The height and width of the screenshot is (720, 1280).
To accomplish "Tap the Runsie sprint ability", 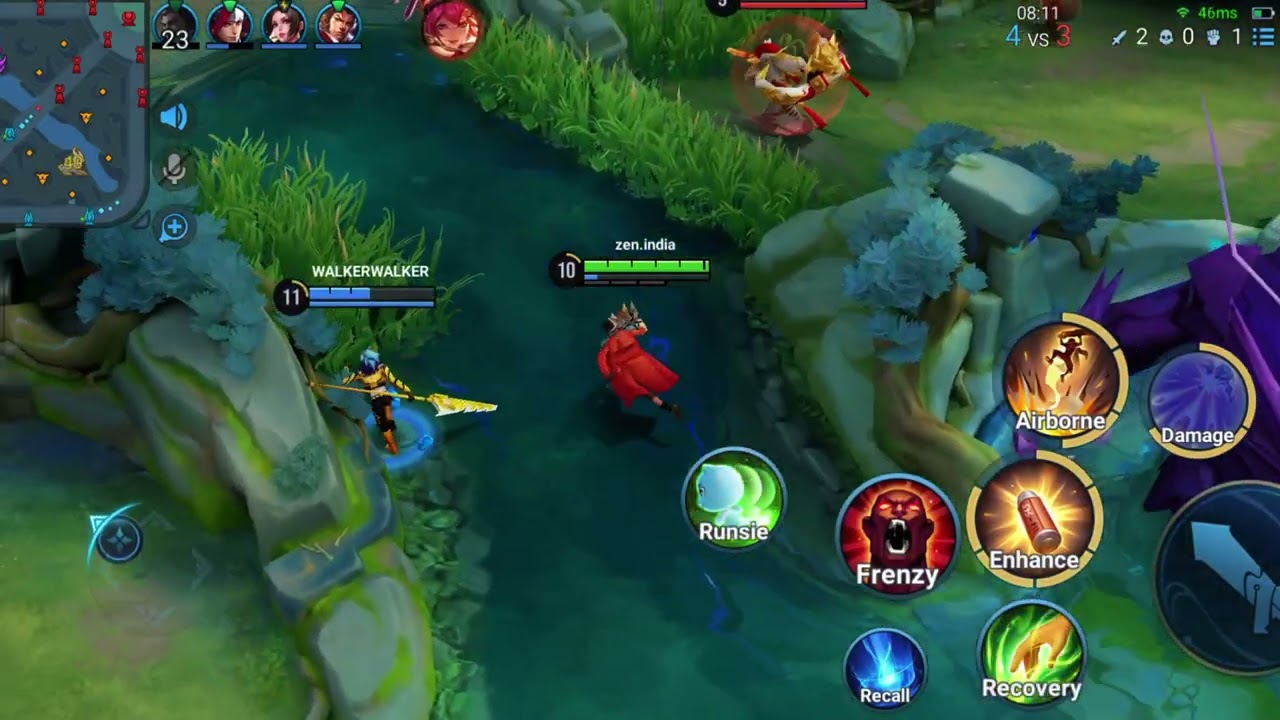I will pos(734,499).
